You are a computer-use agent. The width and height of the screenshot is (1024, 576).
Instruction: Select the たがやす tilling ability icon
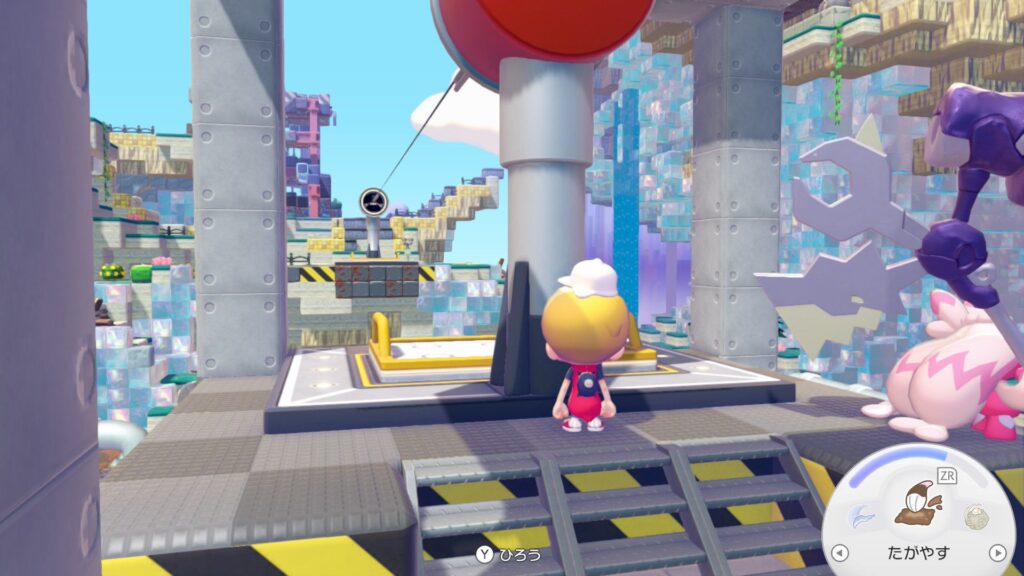917,503
